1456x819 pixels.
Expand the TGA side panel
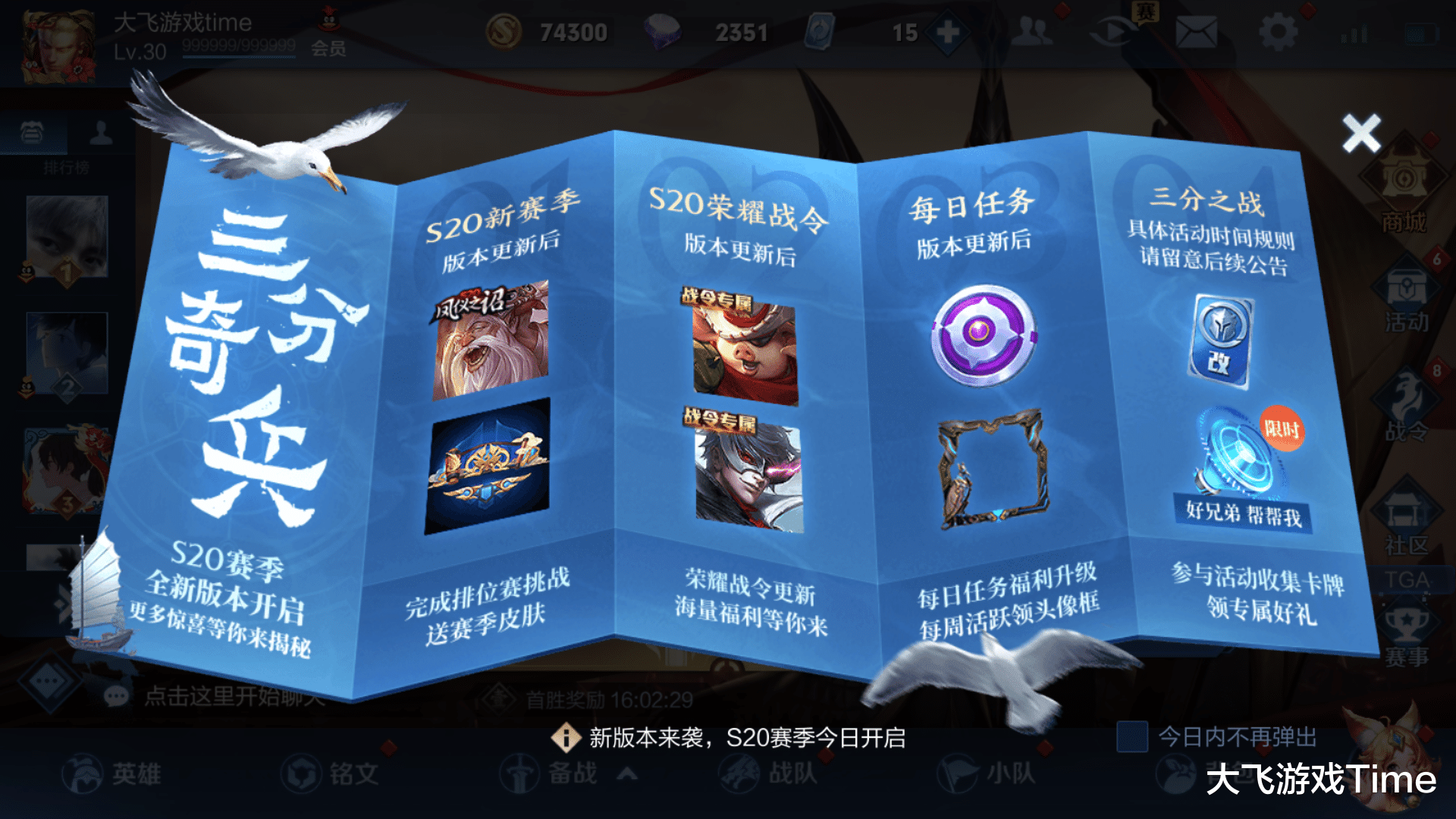pyautogui.click(x=1410, y=580)
